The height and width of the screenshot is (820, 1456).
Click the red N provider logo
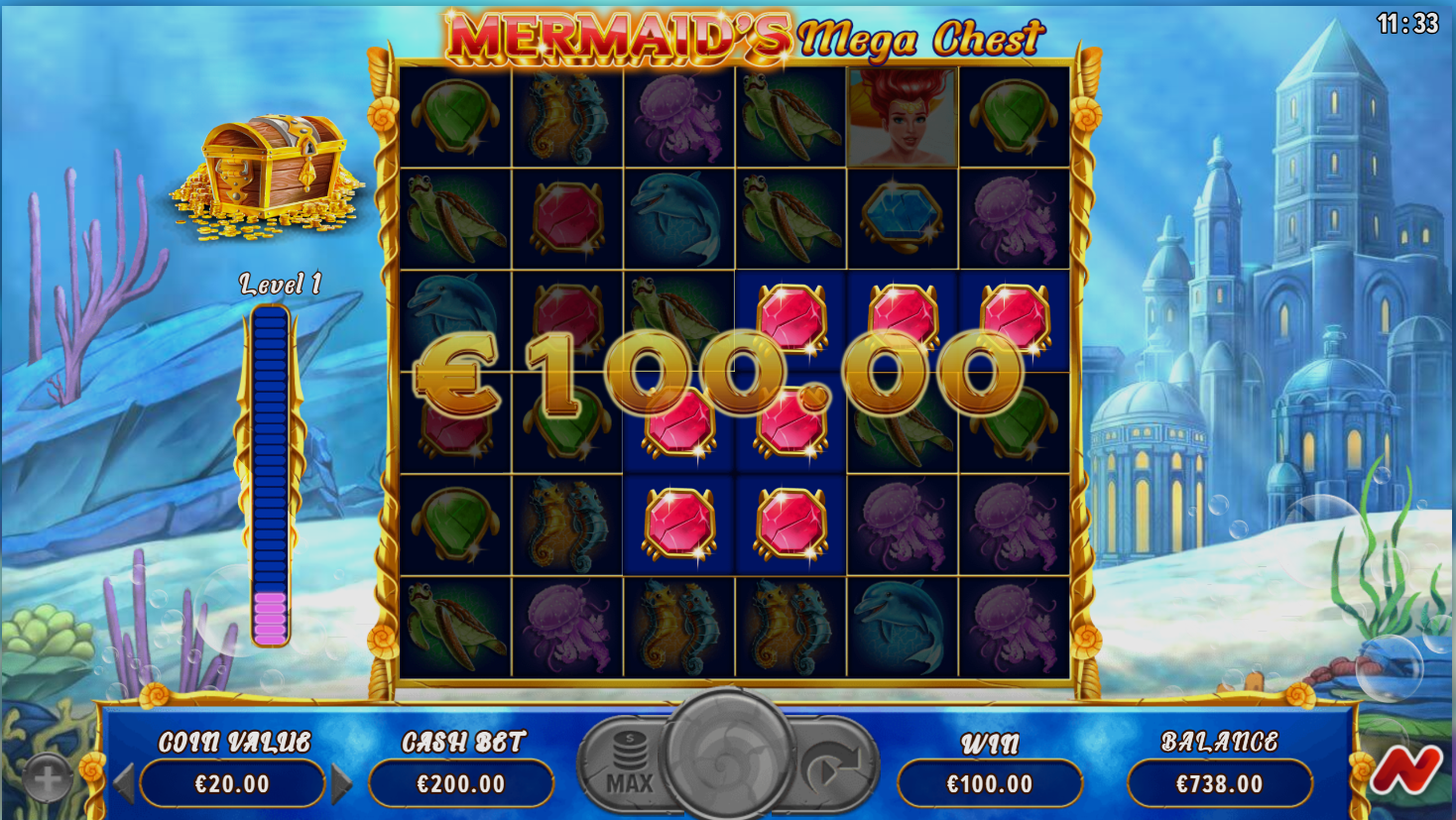click(1404, 770)
